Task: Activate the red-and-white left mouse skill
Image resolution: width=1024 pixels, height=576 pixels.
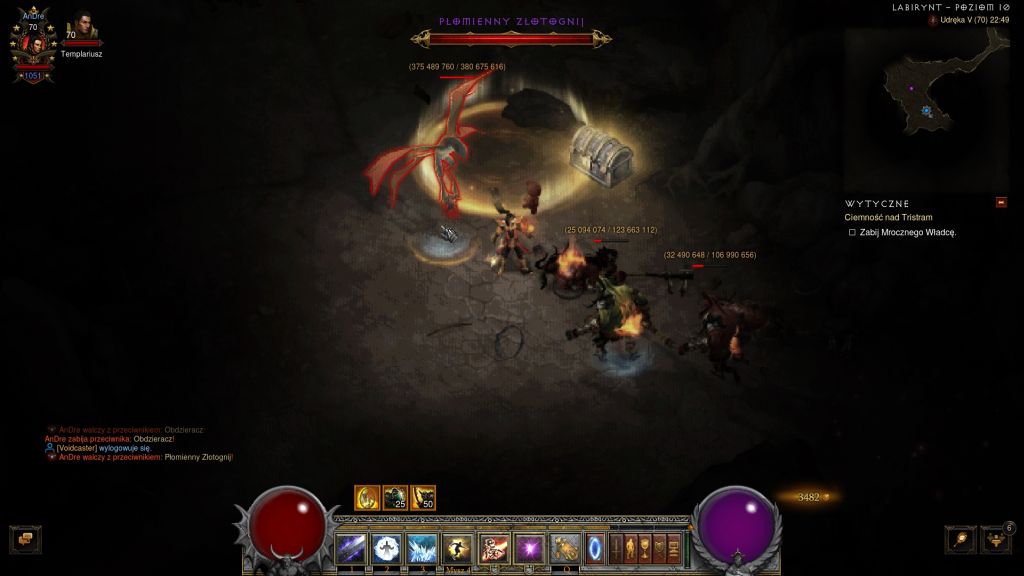Action: [x=494, y=548]
